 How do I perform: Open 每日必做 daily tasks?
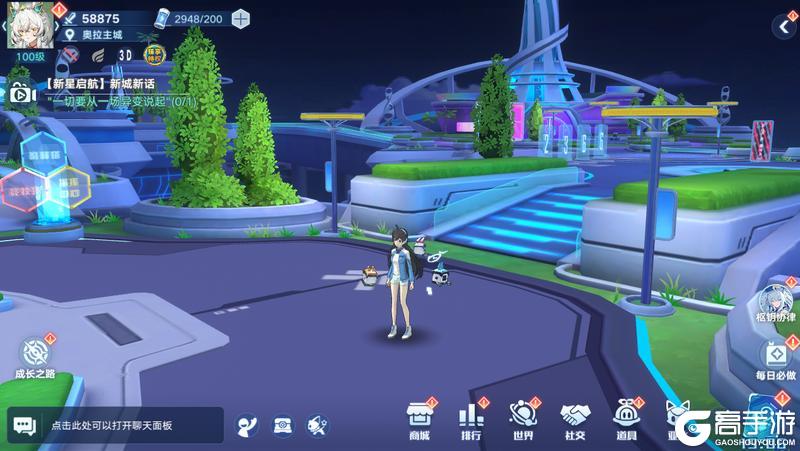point(776,360)
